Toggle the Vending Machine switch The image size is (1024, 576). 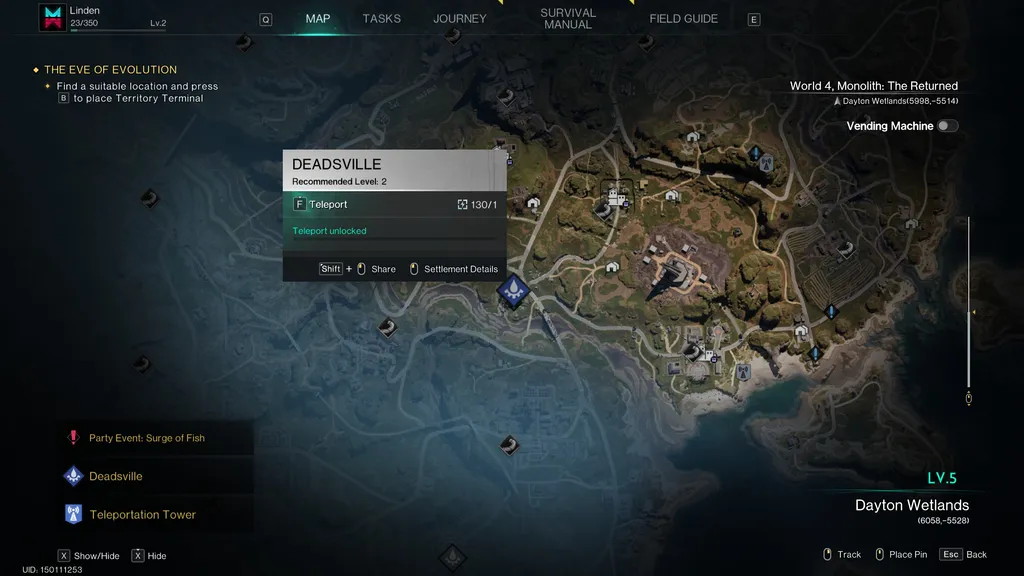(947, 126)
